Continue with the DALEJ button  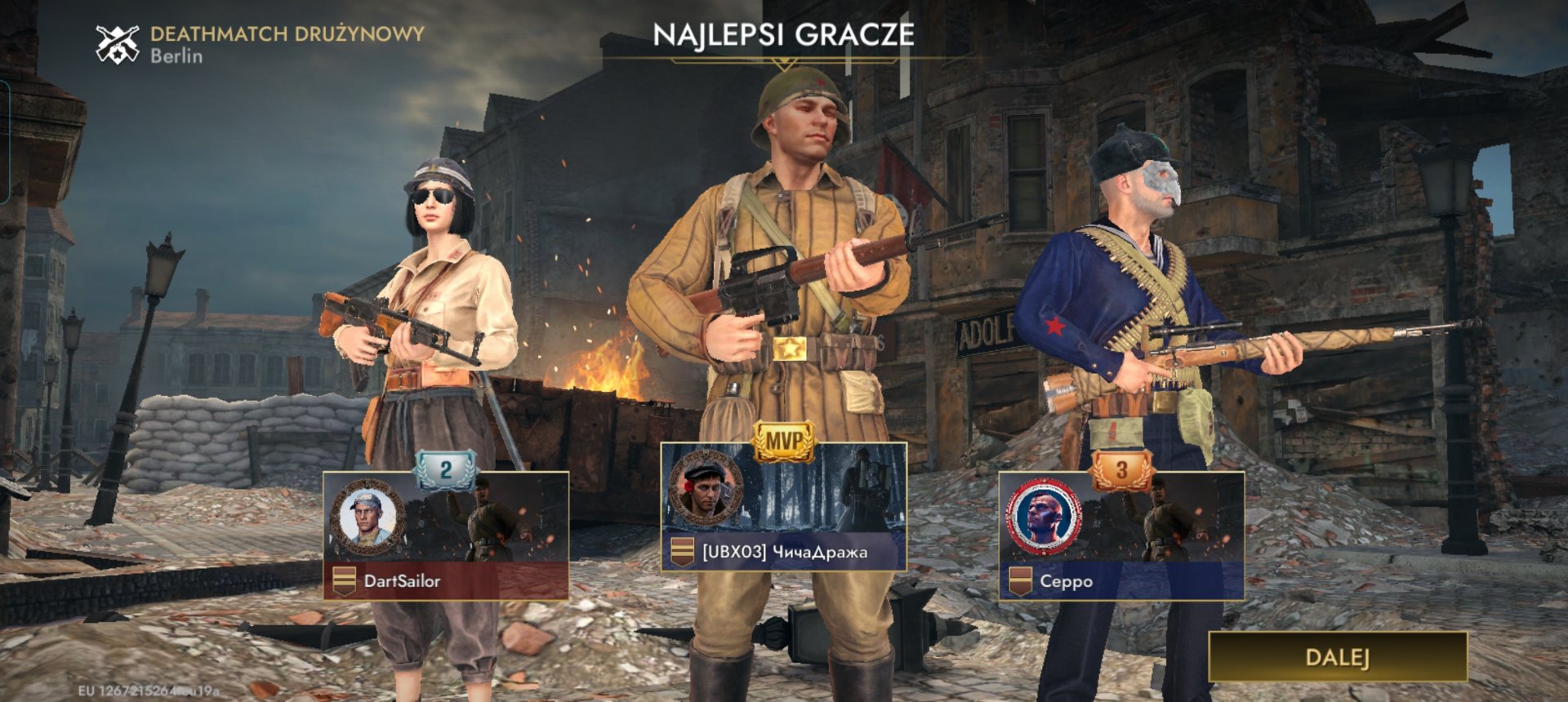1337,657
